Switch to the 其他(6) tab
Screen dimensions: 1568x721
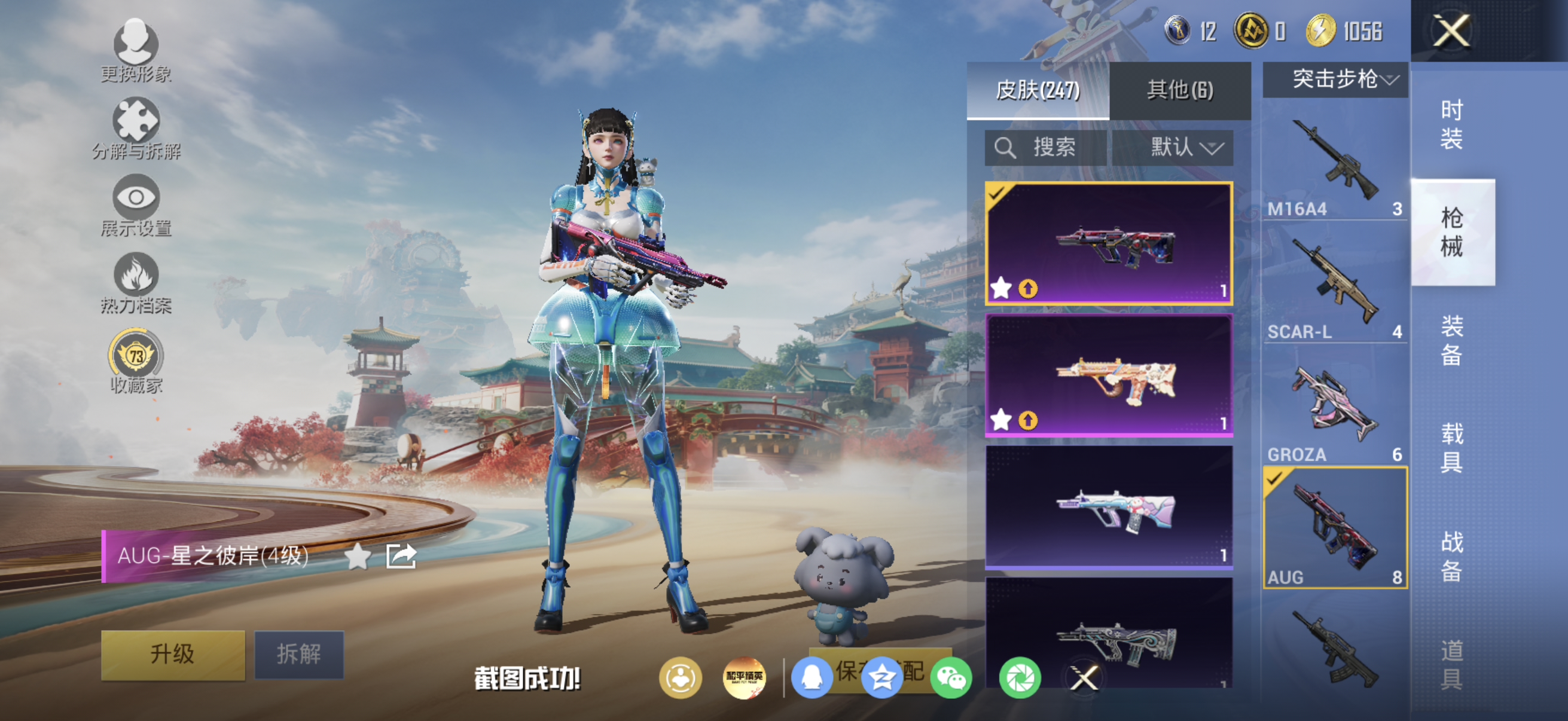click(1180, 90)
